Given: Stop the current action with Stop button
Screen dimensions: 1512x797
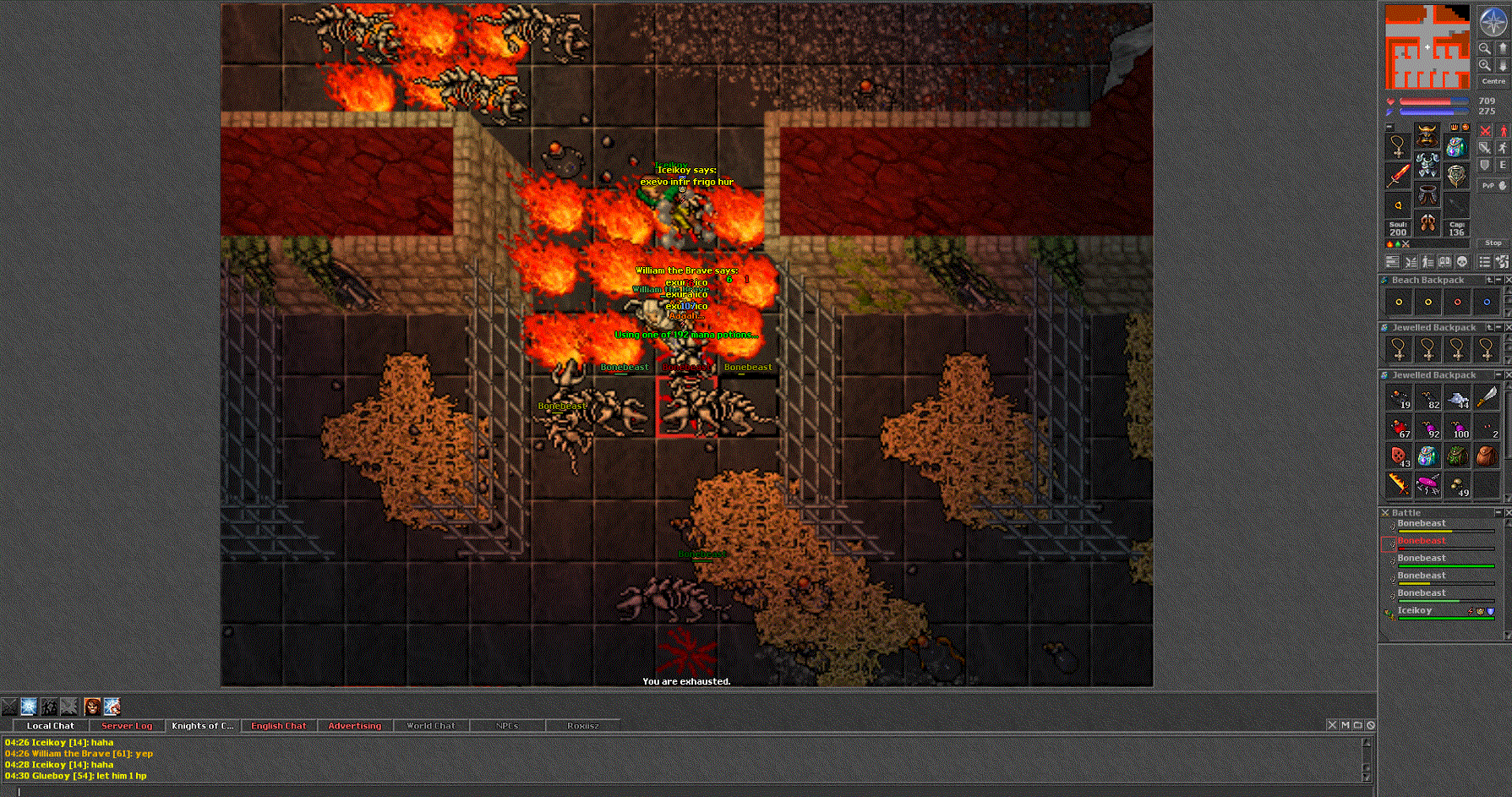Looking at the screenshot, I should click(x=1493, y=243).
